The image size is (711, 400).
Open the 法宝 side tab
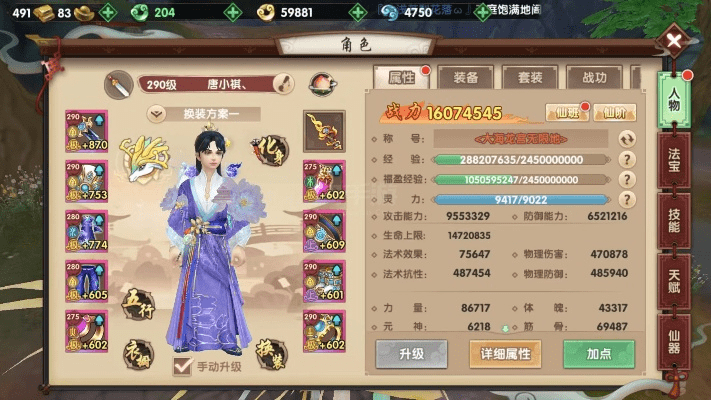point(675,166)
